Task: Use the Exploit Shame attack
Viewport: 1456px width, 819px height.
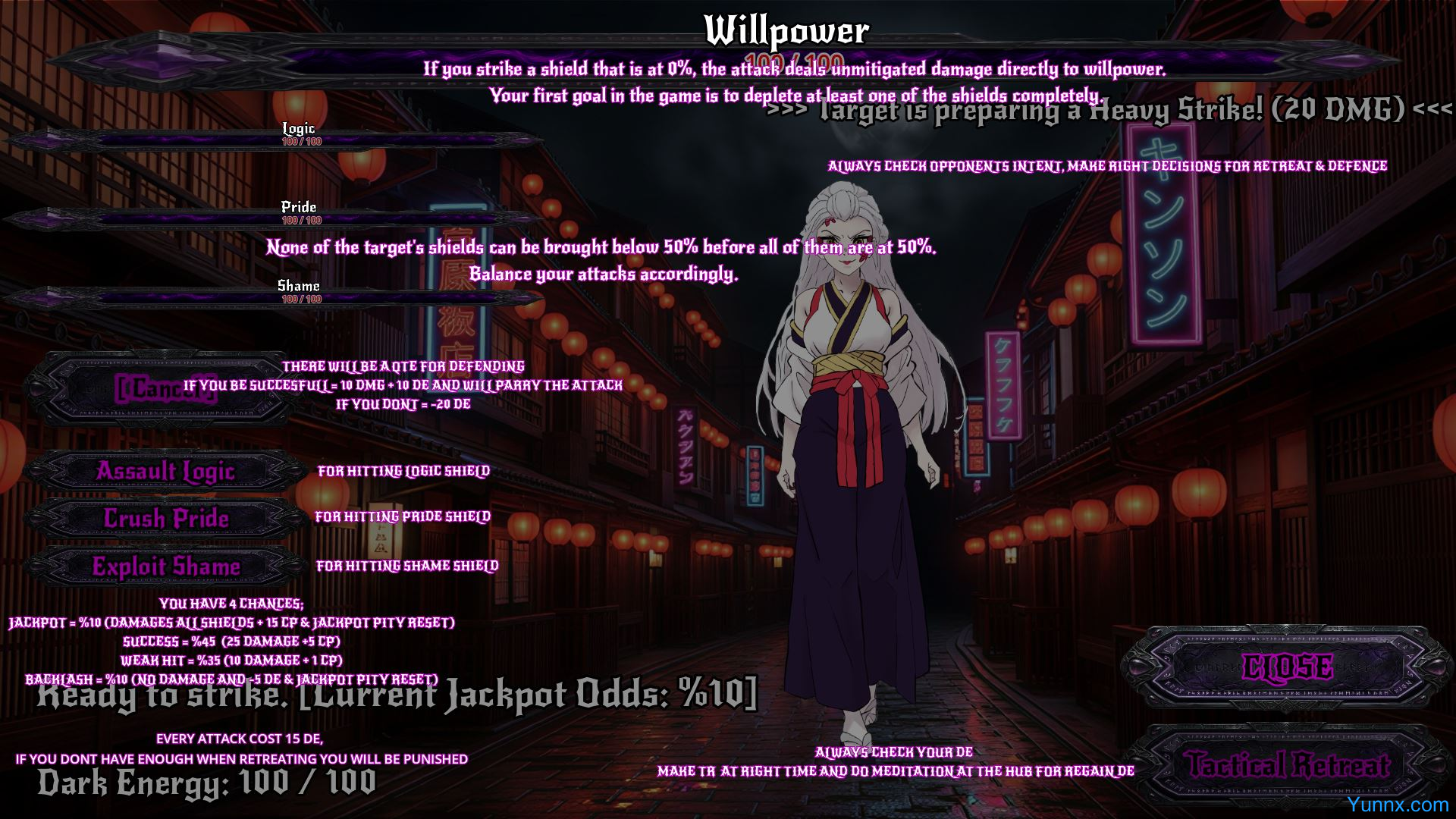Action: point(165,566)
